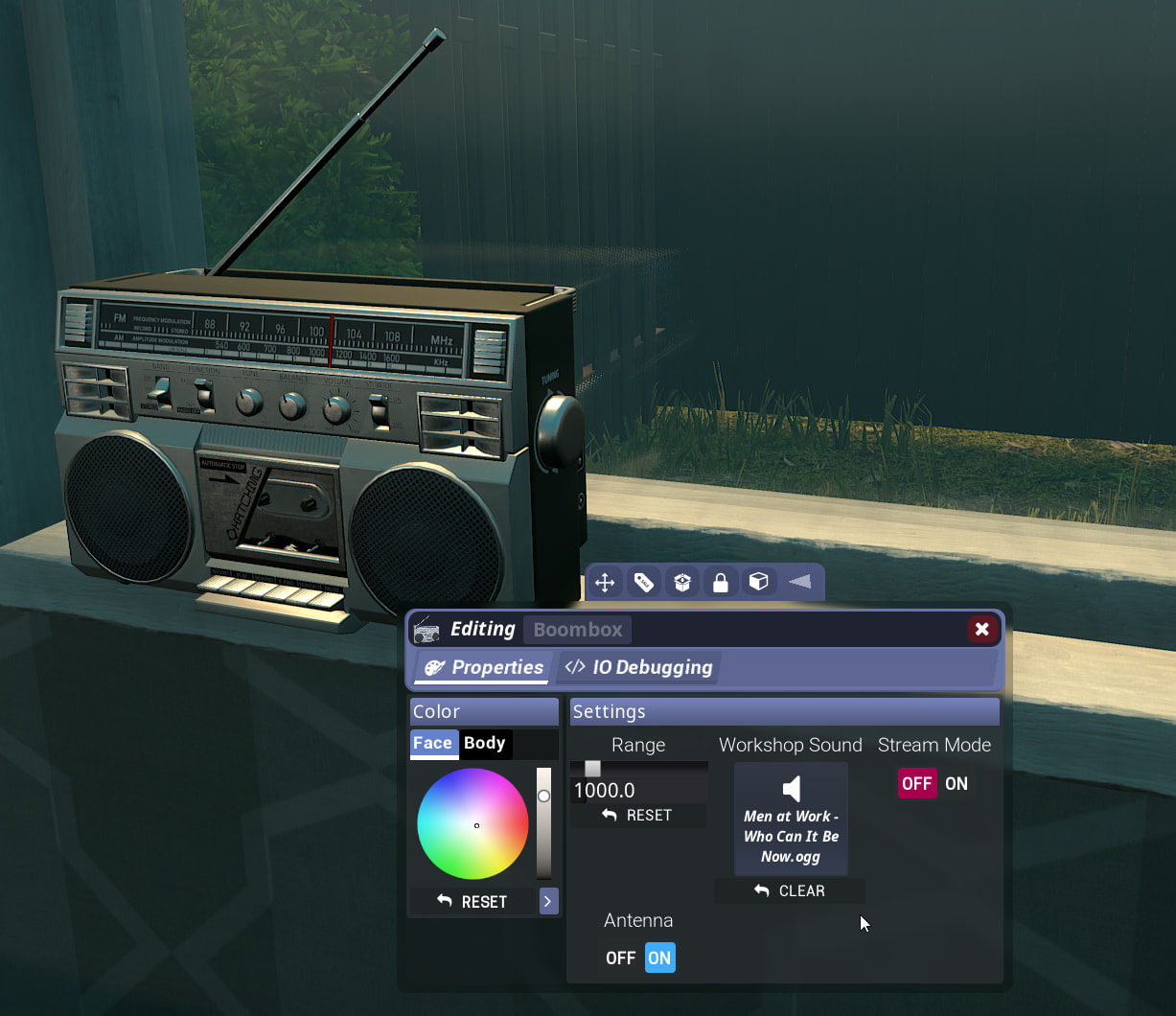Expand color options with the arrow button
Viewport: 1176px width, 1016px height.
pos(548,901)
